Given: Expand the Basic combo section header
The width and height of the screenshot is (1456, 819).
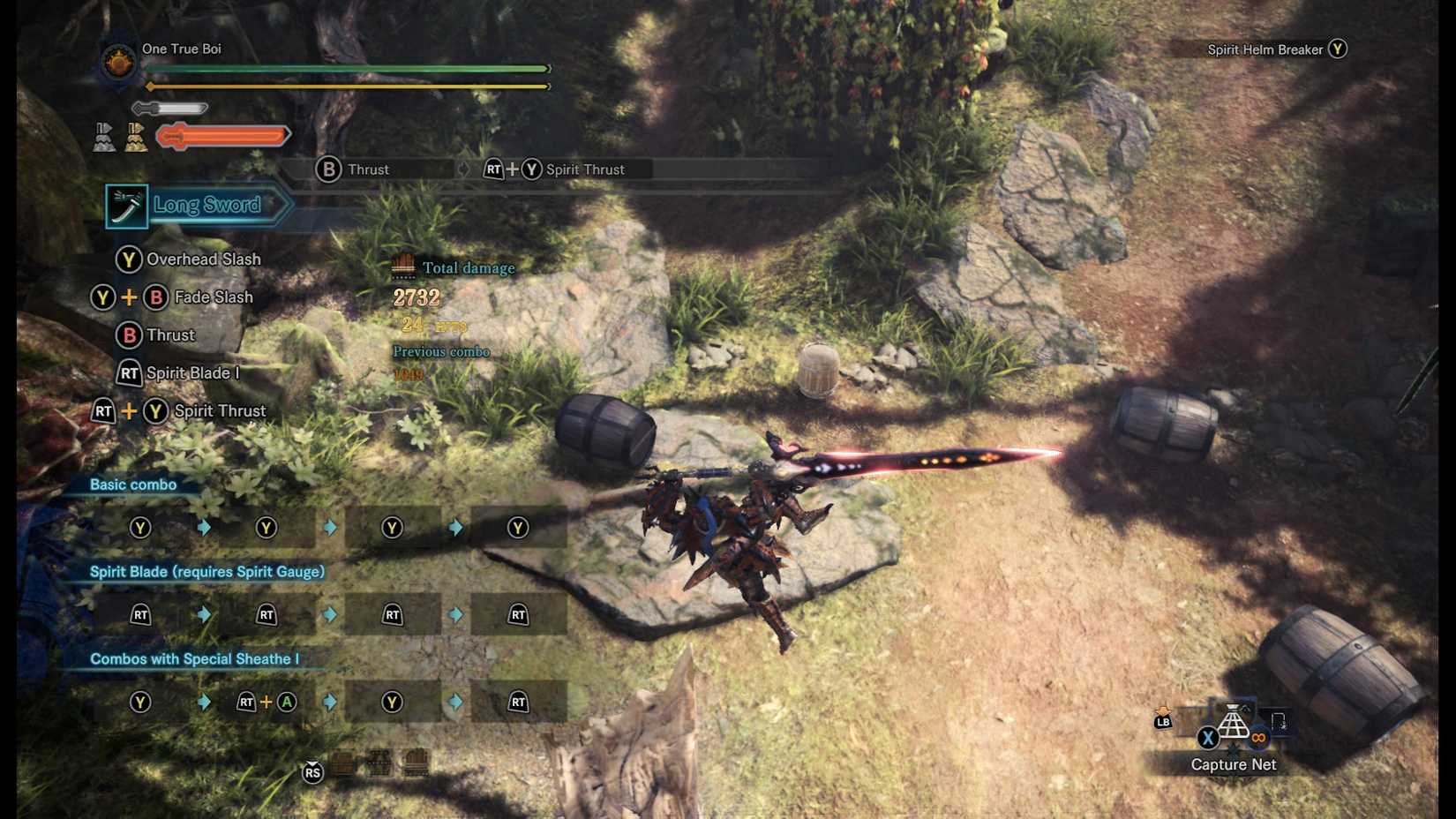Looking at the screenshot, I should point(131,484).
